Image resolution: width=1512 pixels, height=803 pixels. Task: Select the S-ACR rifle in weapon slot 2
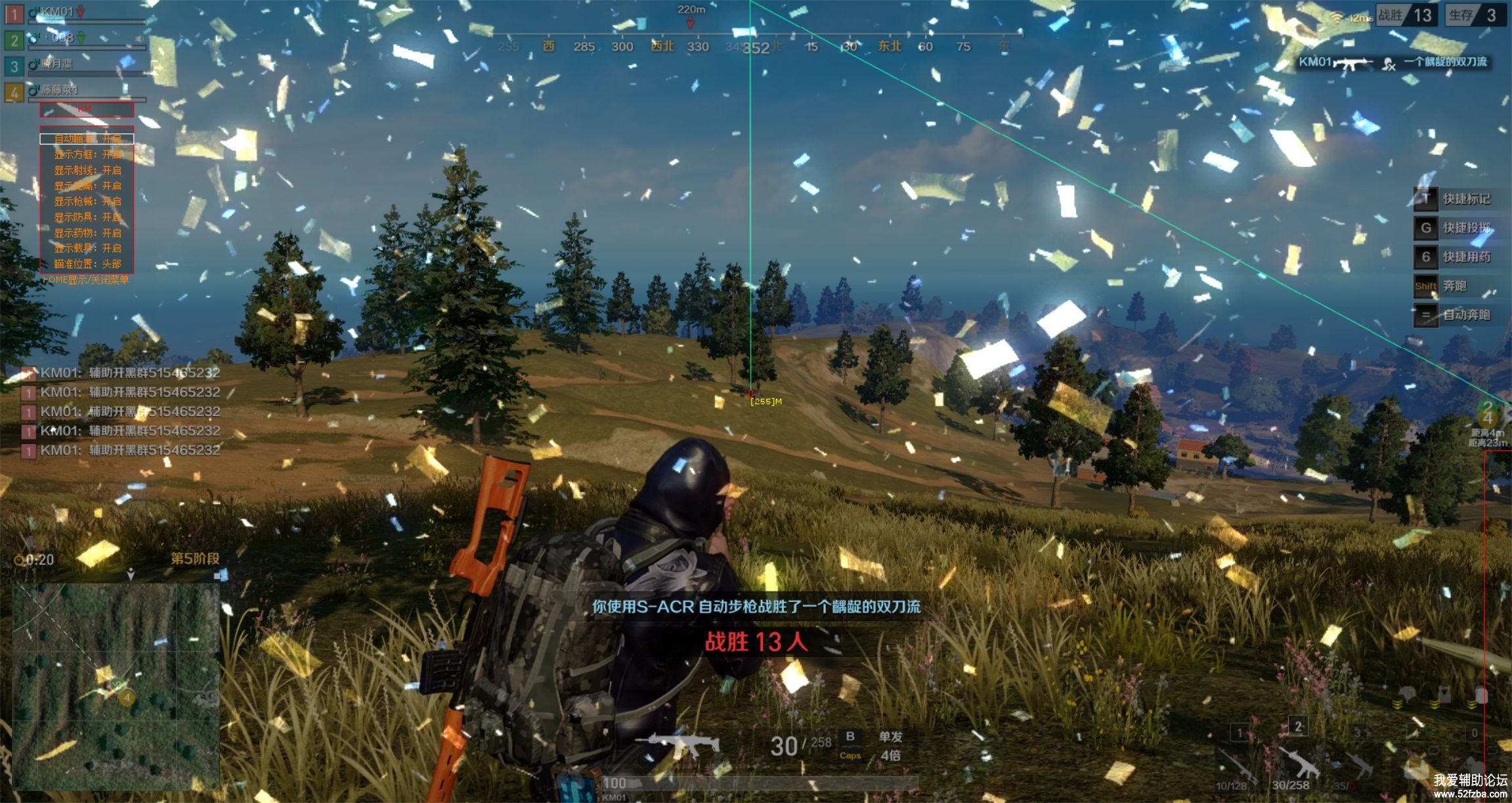click(x=1298, y=763)
